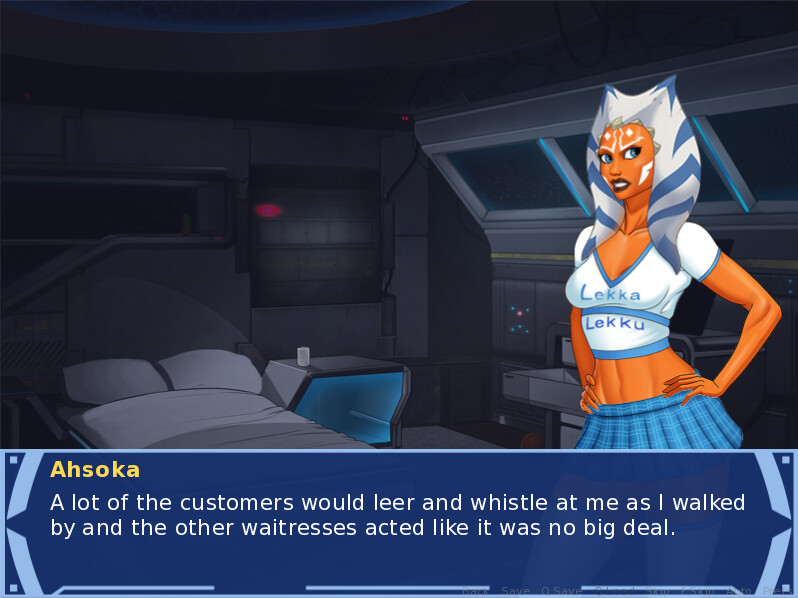Advance Ahsoka's dialogue text box
The height and width of the screenshot is (598, 798).
pos(398,515)
